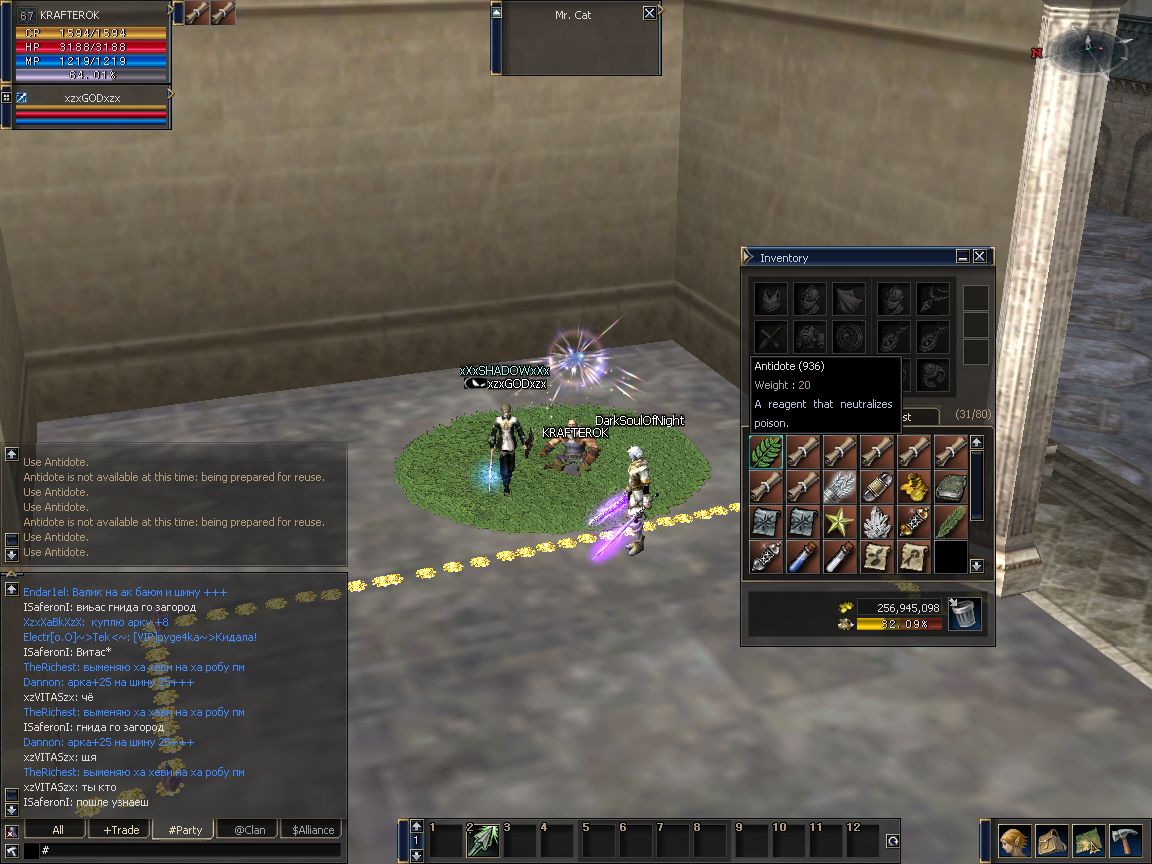
Task: Switch to the #Party chat tab
Action: (185, 829)
